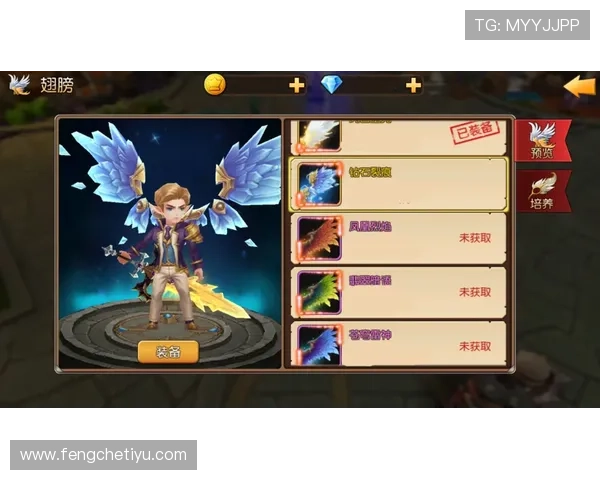Add diamonds with the plus button
This screenshot has width=600, height=480.
pyautogui.click(x=413, y=85)
